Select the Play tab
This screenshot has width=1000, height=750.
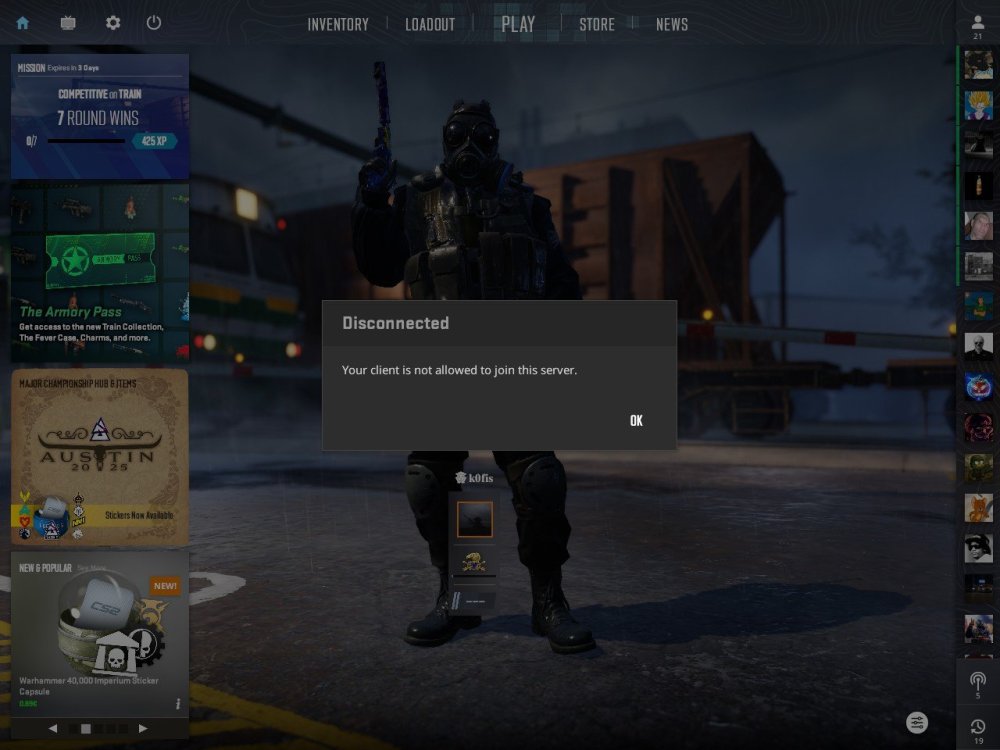tap(518, 24)
